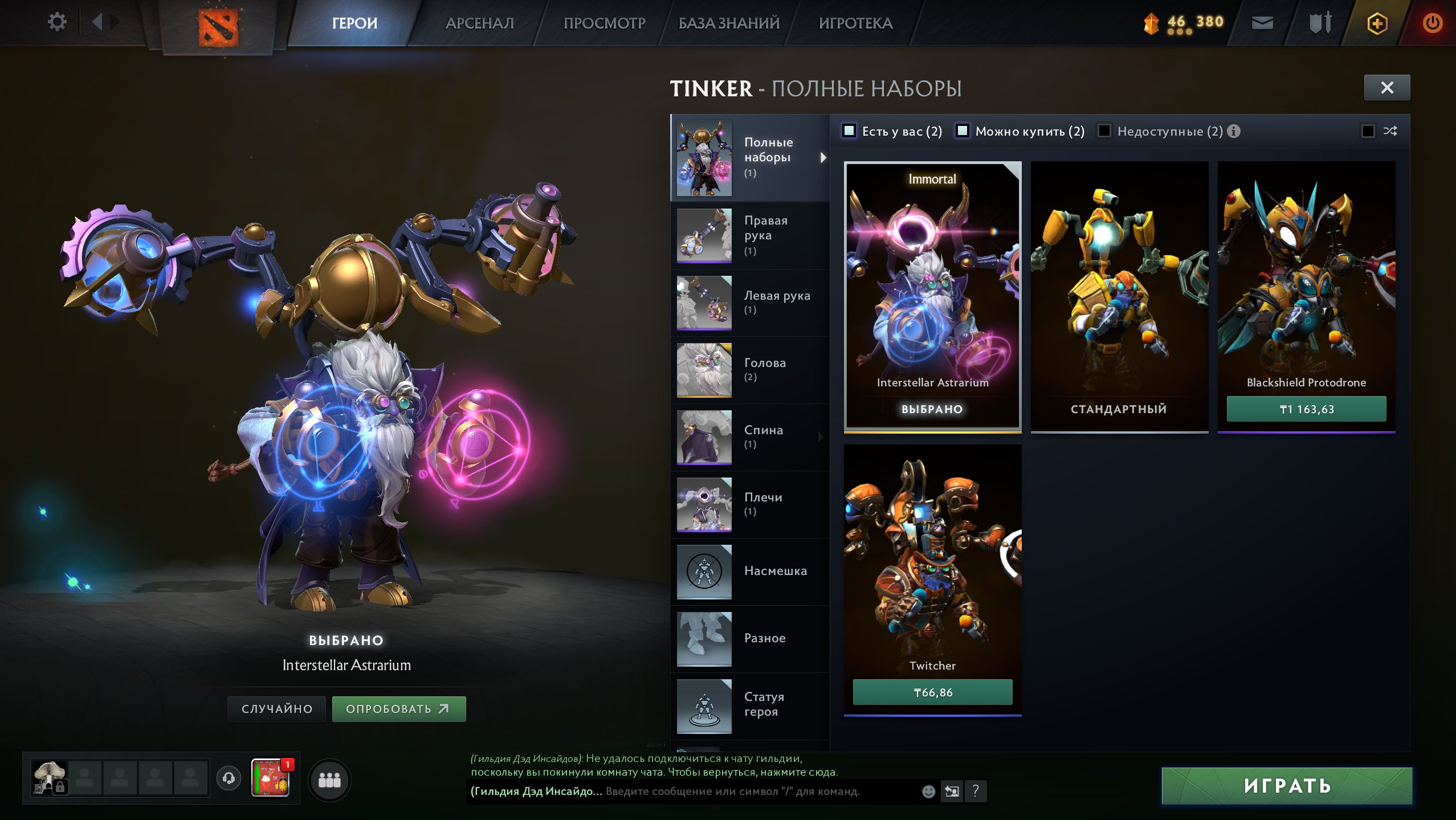Open the mail notifications icon
Image resolution: width=1456 pixels, height=820 pixels.
click(1263, 24)
